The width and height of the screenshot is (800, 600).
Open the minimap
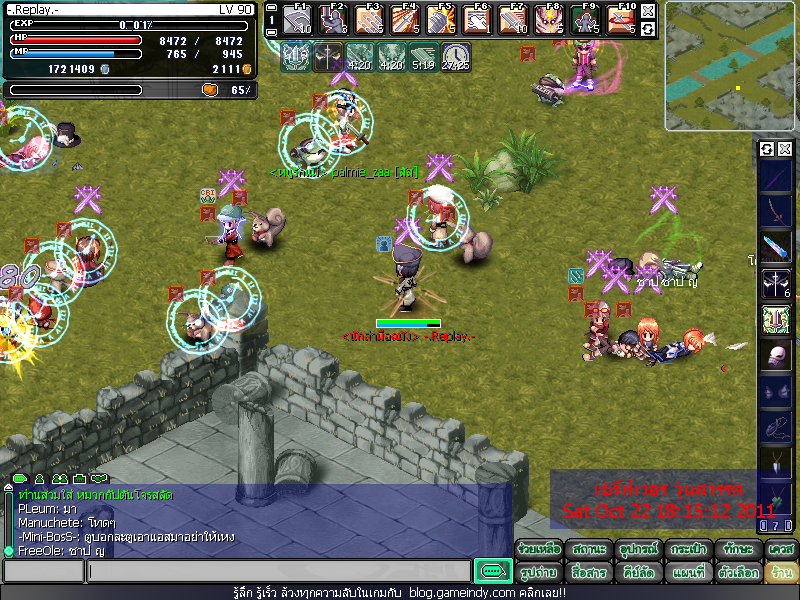(x=731, y=66)
